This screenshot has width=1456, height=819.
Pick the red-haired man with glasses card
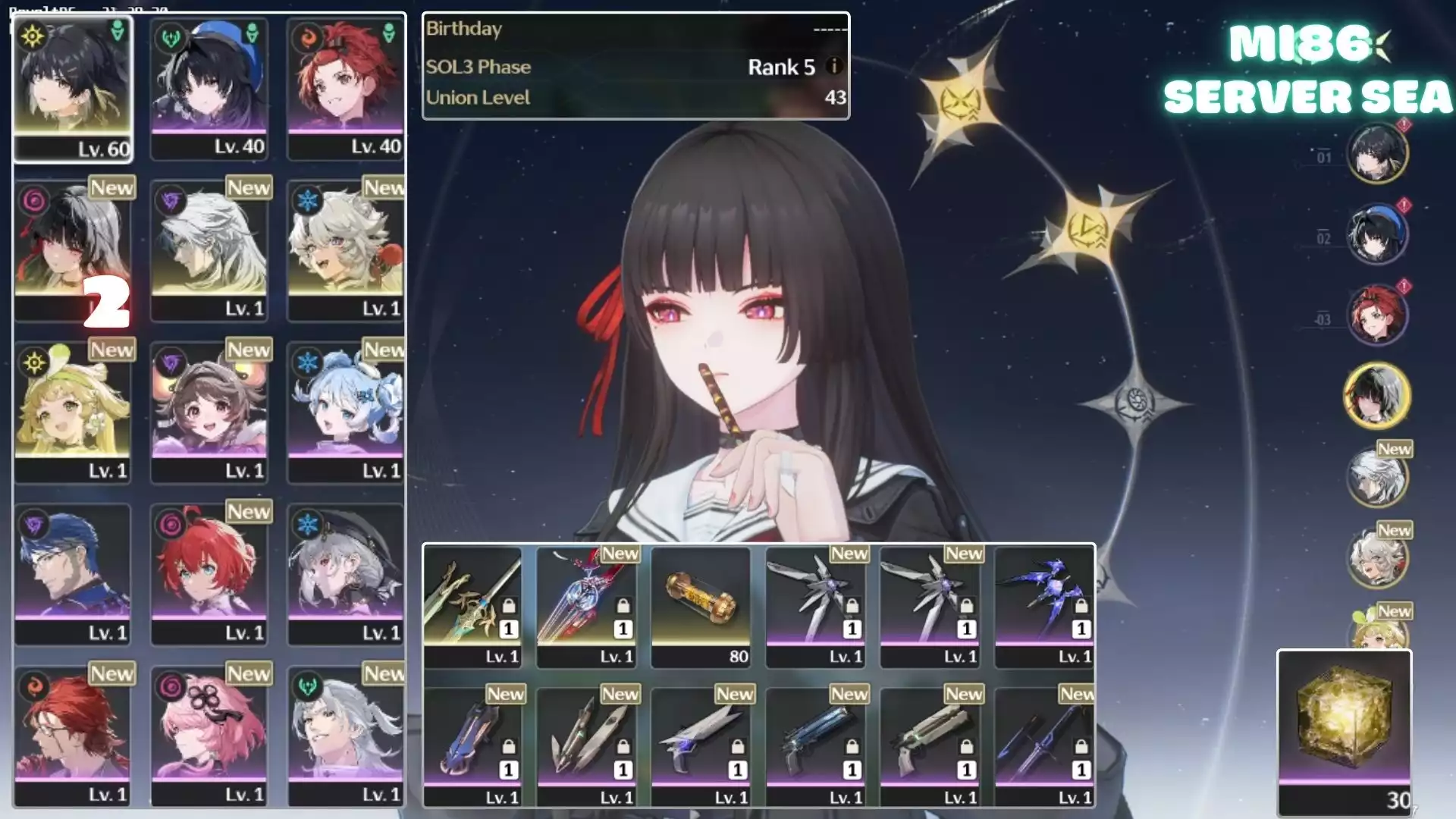click(73, 736)
